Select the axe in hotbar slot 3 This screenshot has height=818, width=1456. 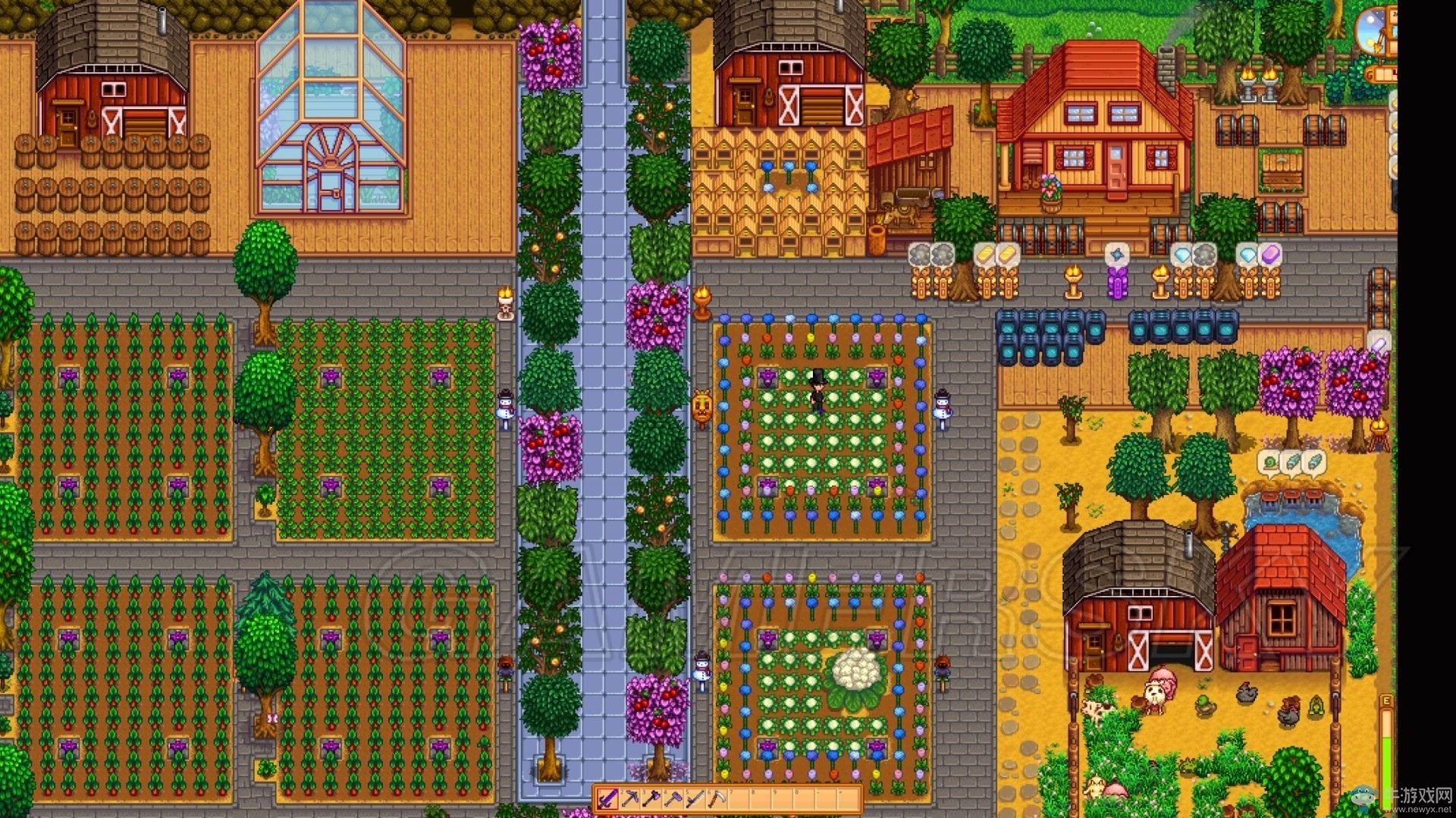click(x=651, y=800)
